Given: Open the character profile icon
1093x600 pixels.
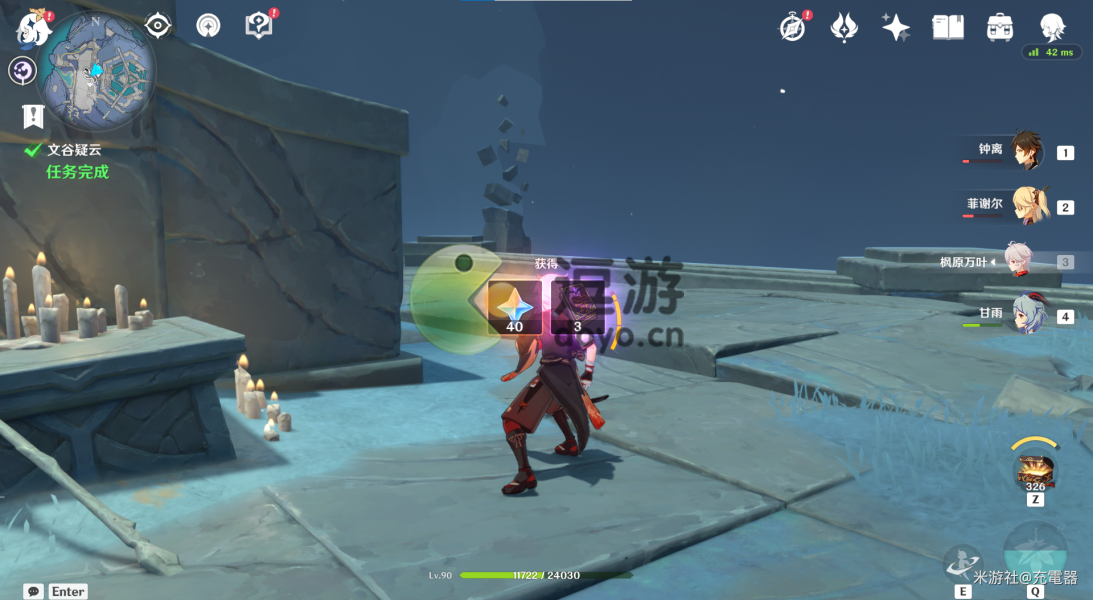Looking at the screenshot, I should 1051,27.
